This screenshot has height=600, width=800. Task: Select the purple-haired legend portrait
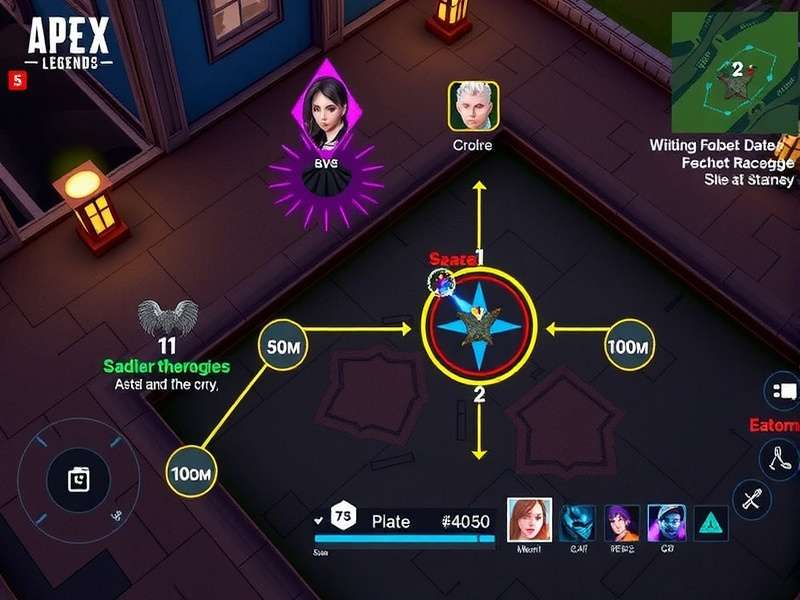click(621, 522)
